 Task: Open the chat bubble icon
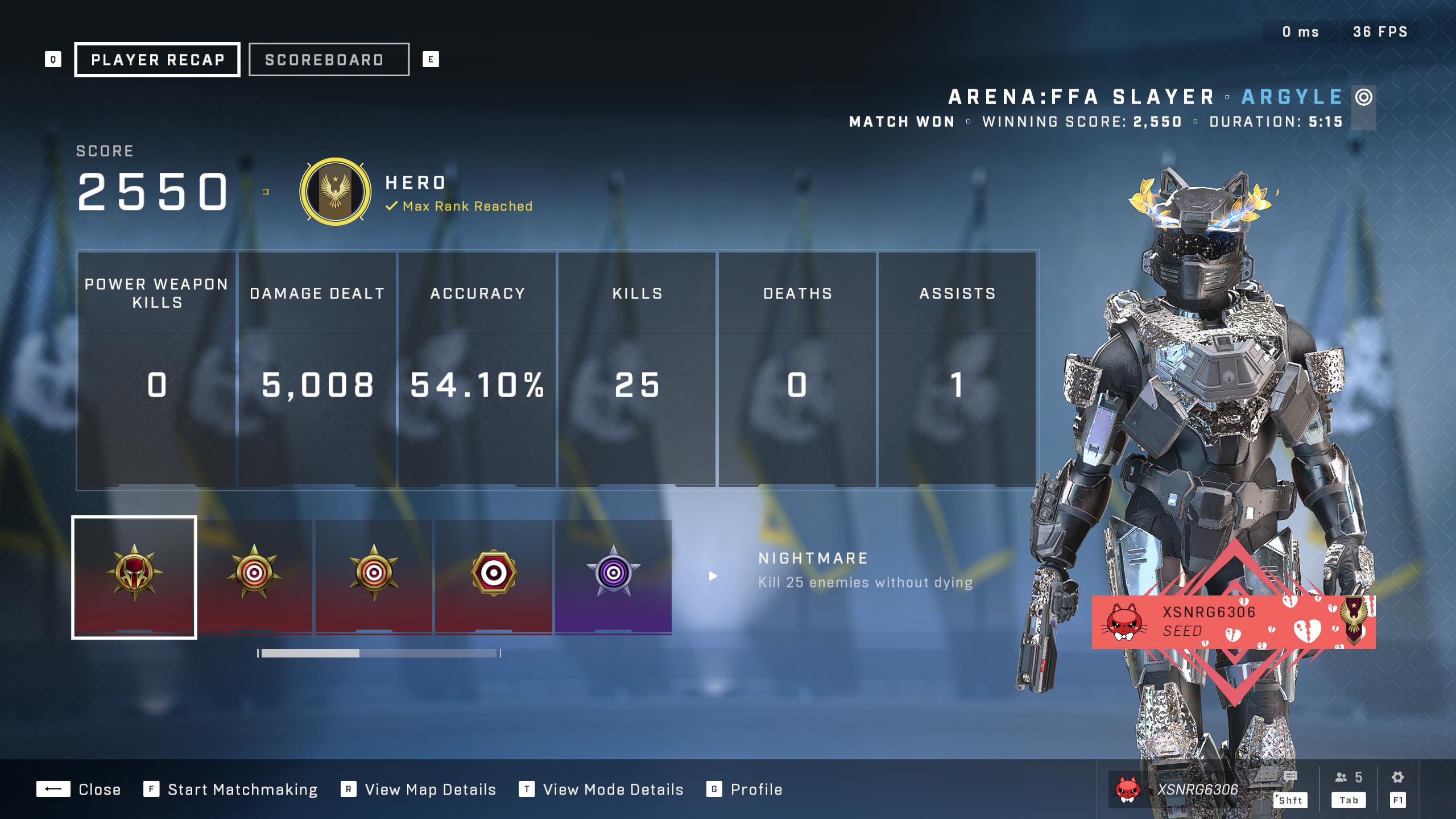(x=1290, y=777)
